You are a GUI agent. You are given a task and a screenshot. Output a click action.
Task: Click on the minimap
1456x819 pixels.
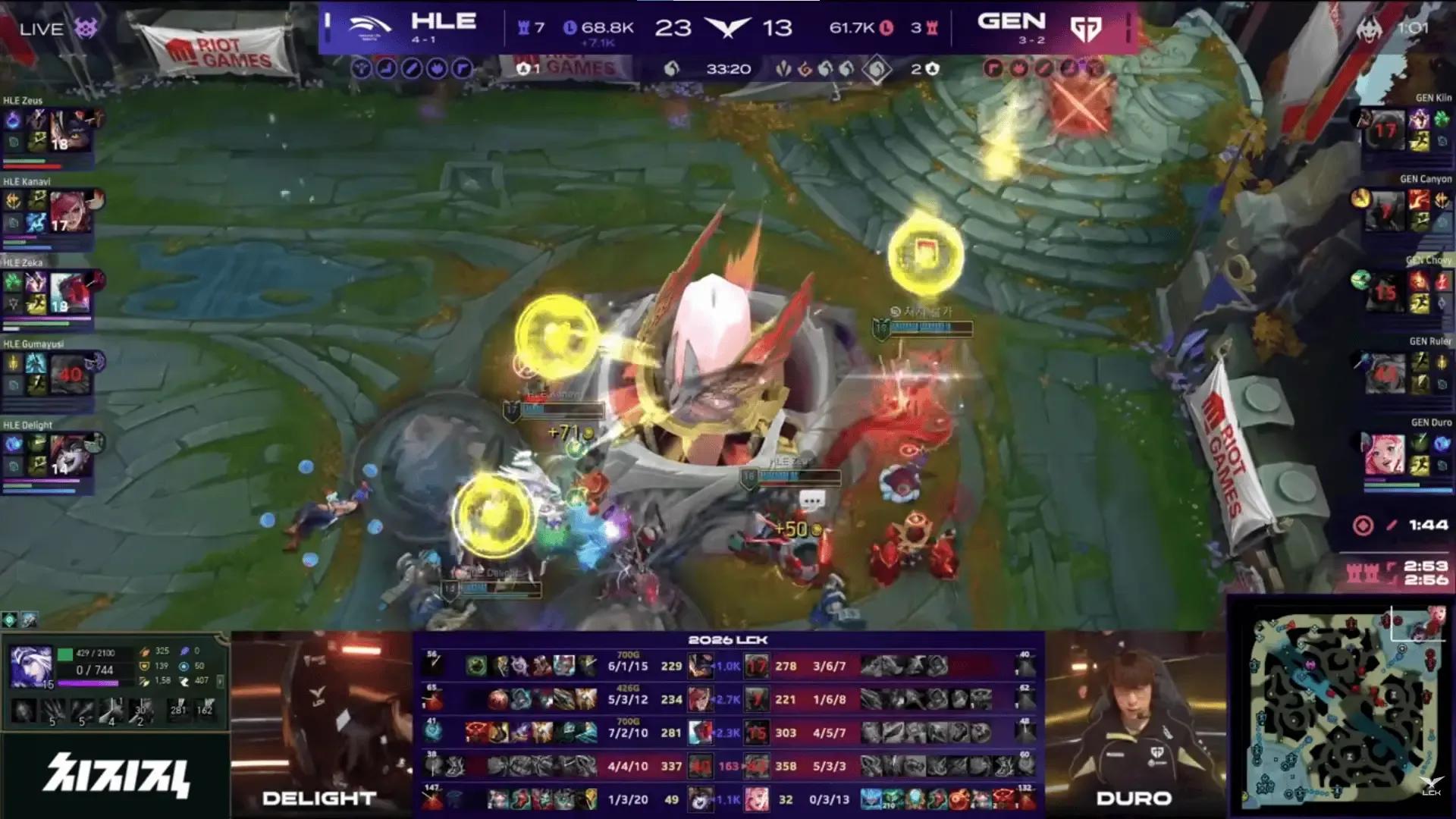point(1342,709)
